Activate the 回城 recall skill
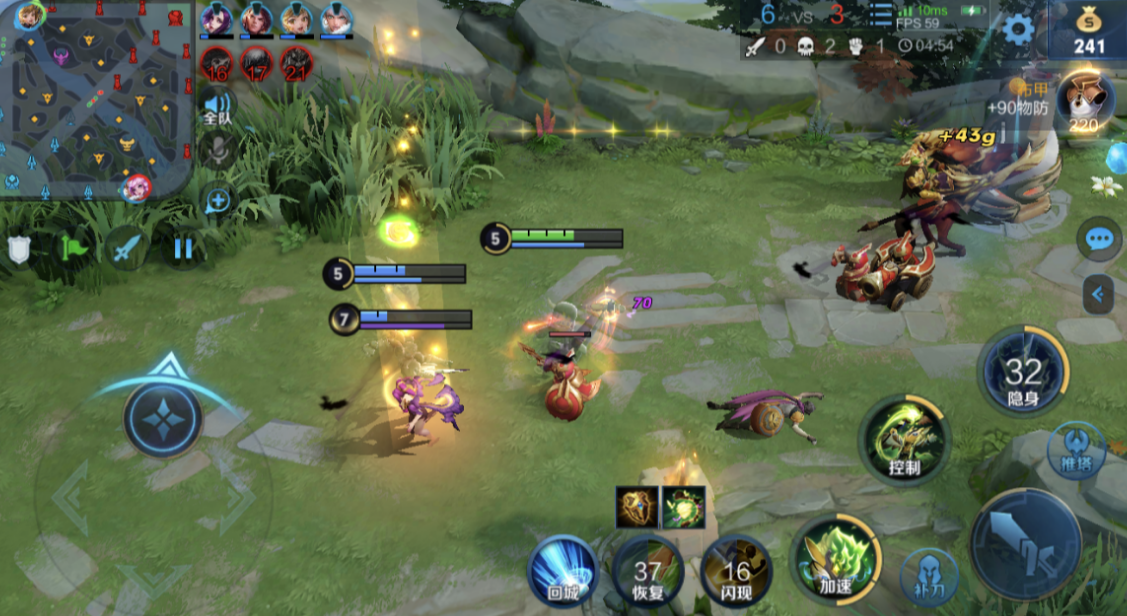This screenshot has height=616, width=1127. point(563,571)
